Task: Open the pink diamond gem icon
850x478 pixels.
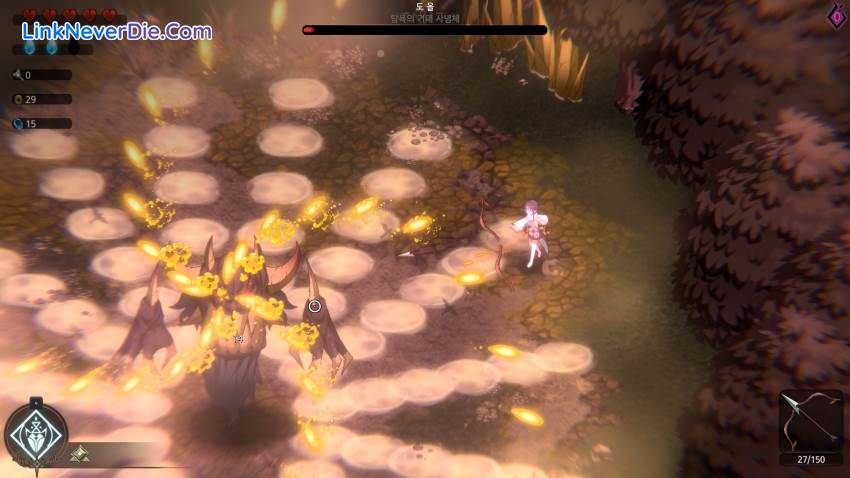Action: (836, 16)
